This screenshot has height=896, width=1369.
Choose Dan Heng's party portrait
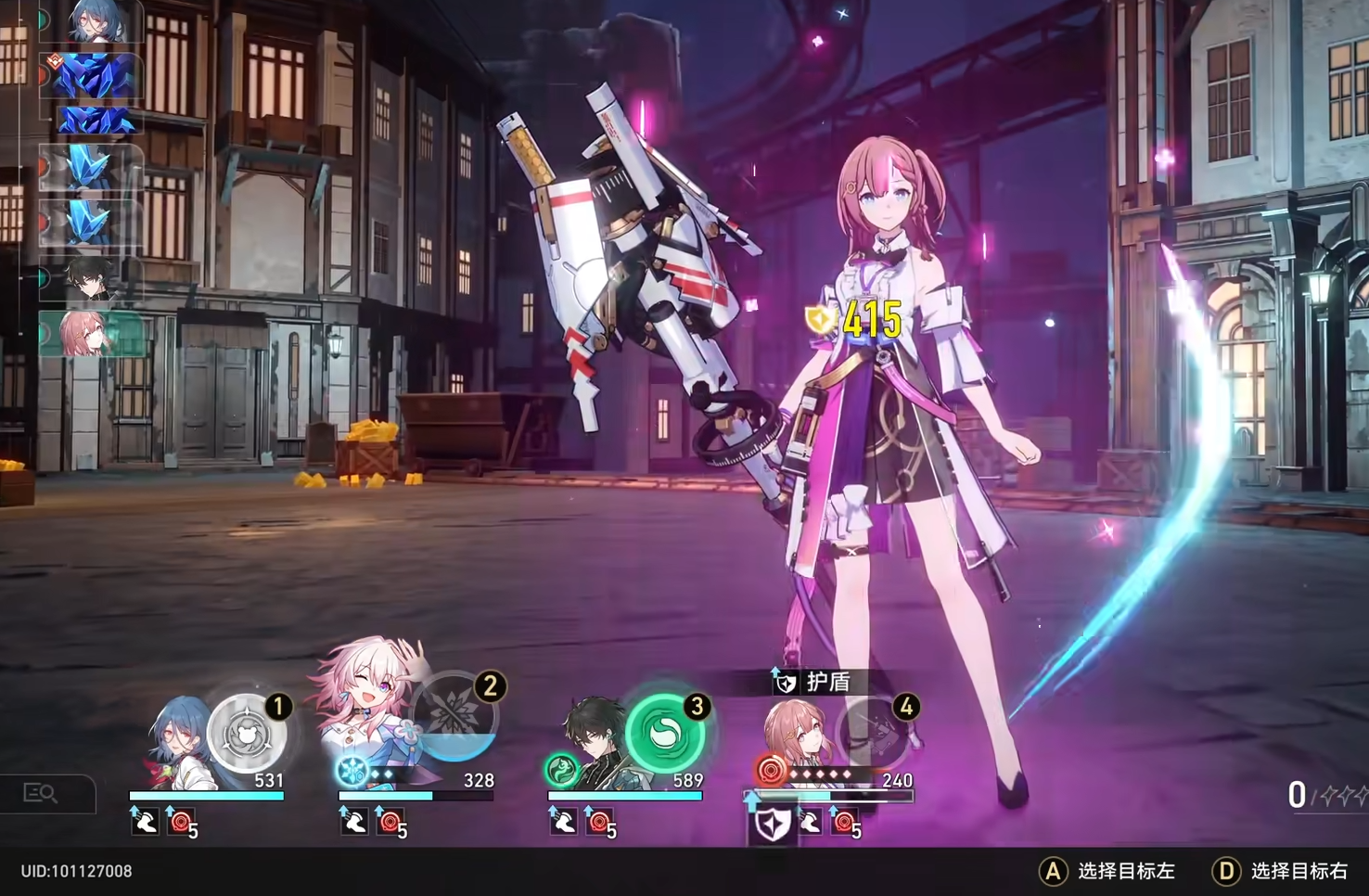click(595, 742)
